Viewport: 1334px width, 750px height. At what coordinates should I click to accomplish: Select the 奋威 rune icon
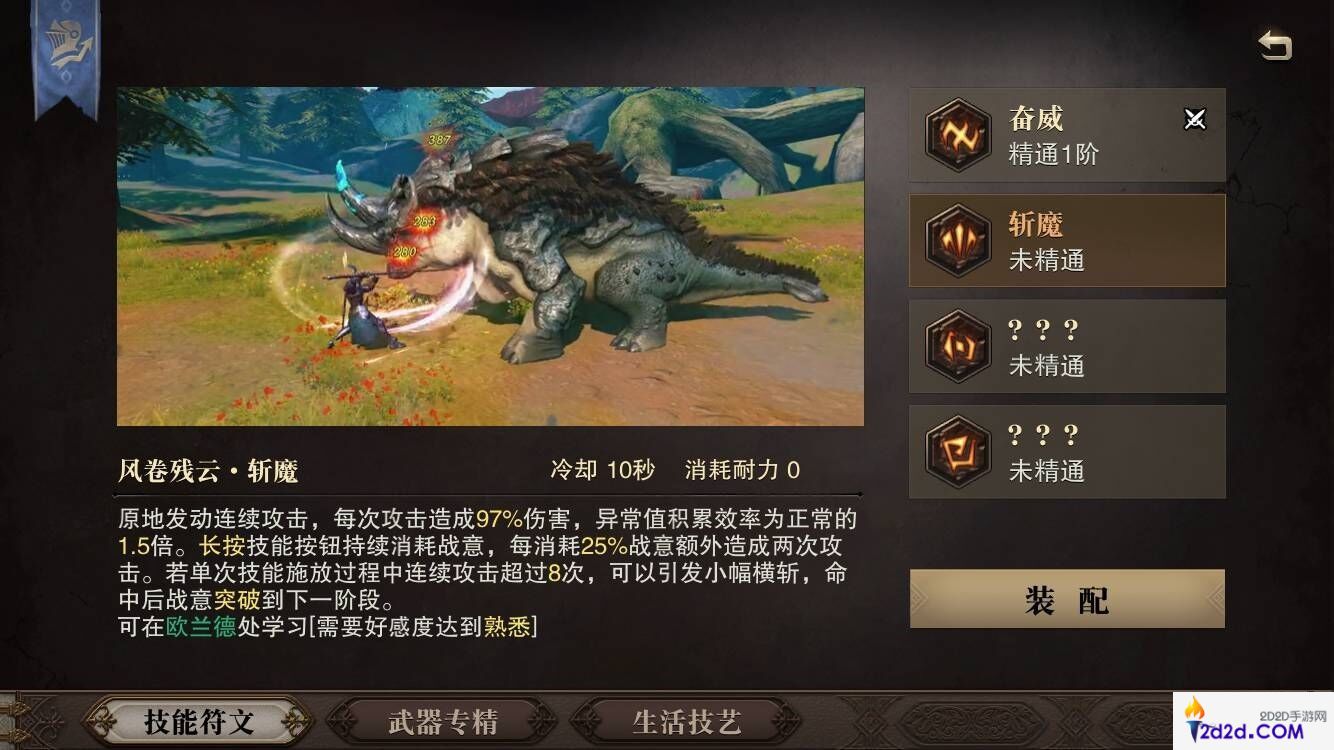(x=957, y=135)
